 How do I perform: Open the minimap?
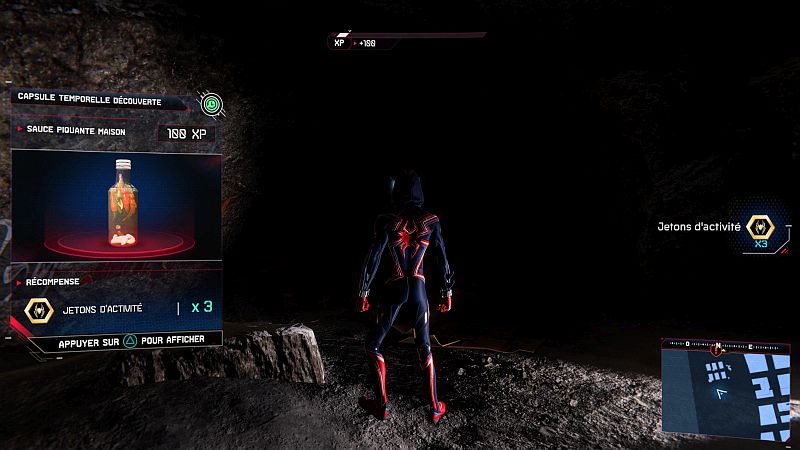728,387
